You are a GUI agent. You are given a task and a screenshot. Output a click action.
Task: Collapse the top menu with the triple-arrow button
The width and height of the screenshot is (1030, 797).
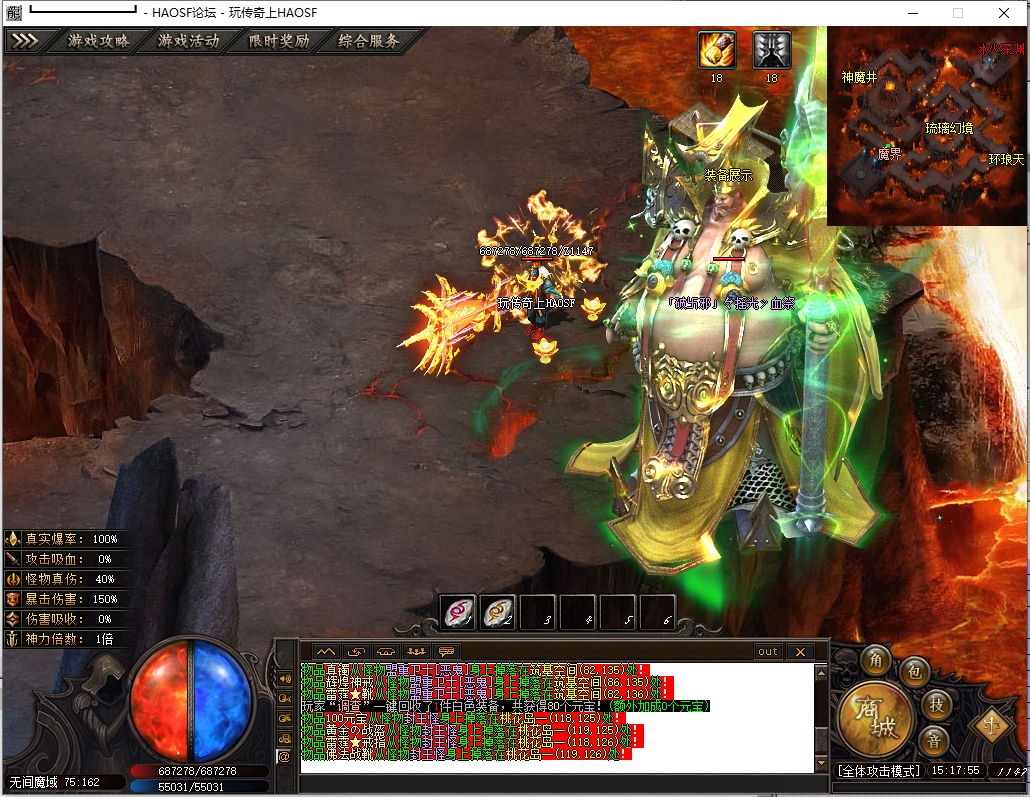click(x=26, y=41)
